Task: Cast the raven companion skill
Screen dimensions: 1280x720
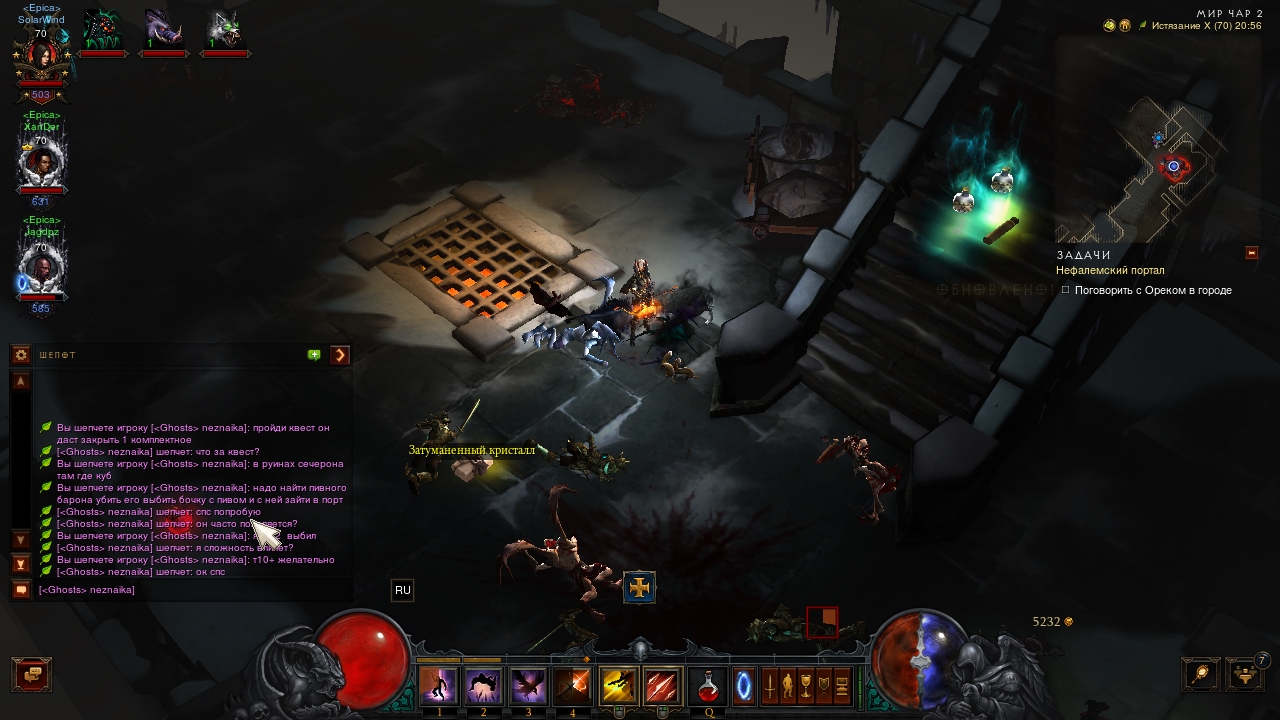Action: tap(528, 686)
